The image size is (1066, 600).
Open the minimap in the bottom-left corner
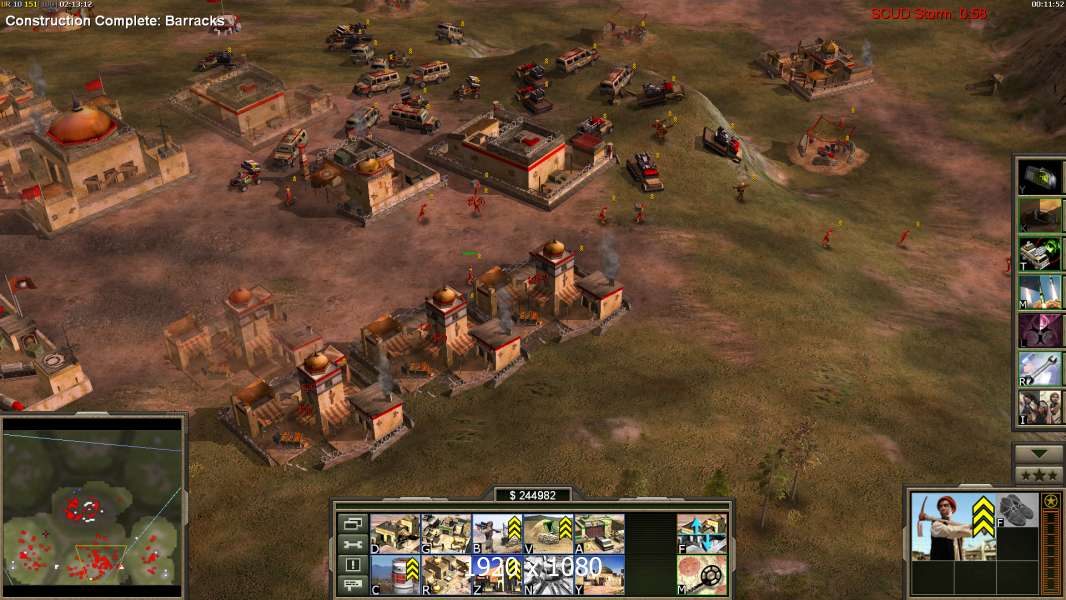(93, 503)
